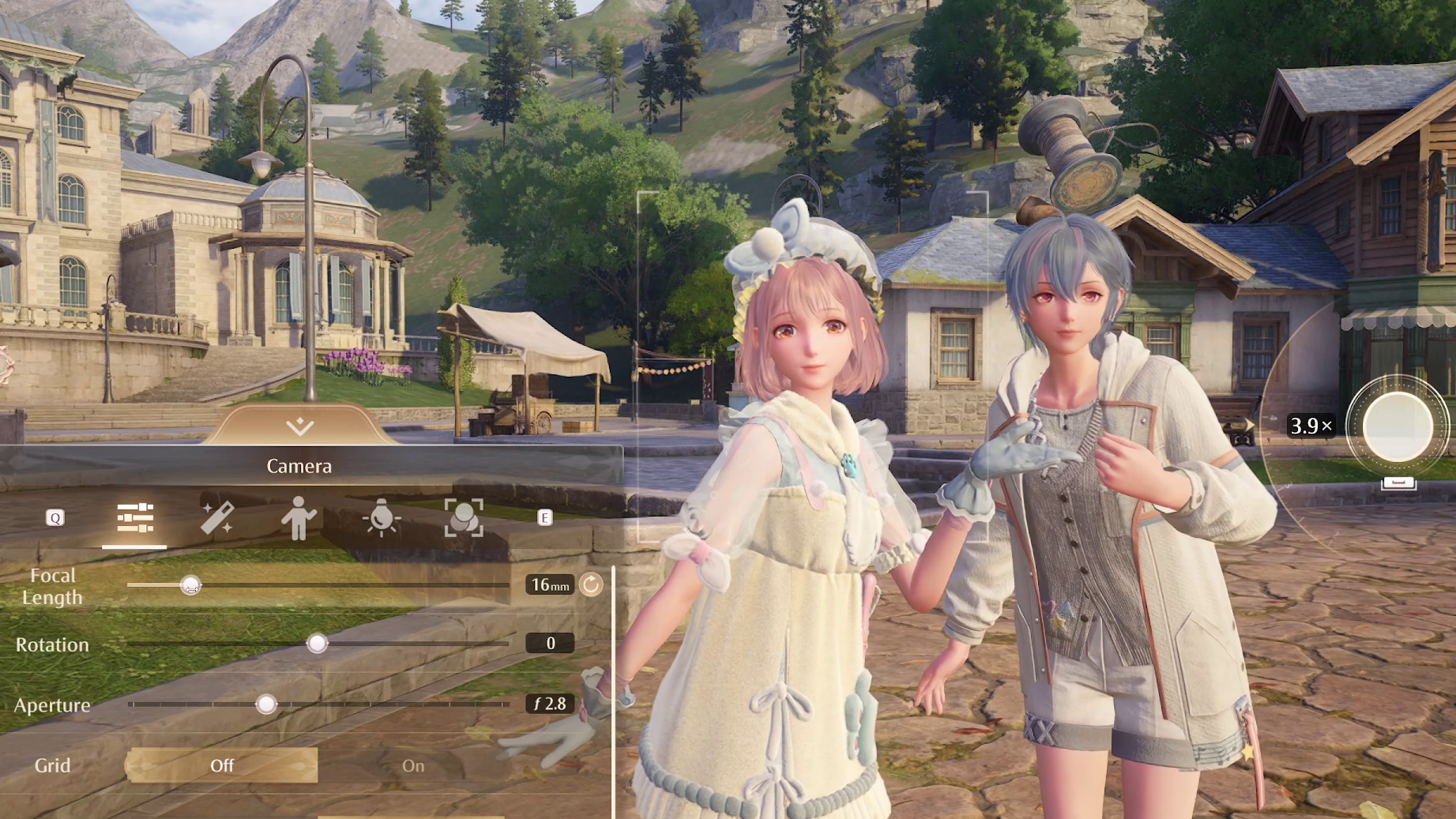
Task: Open the magic wand filter tab
Action: coord(216,518)
